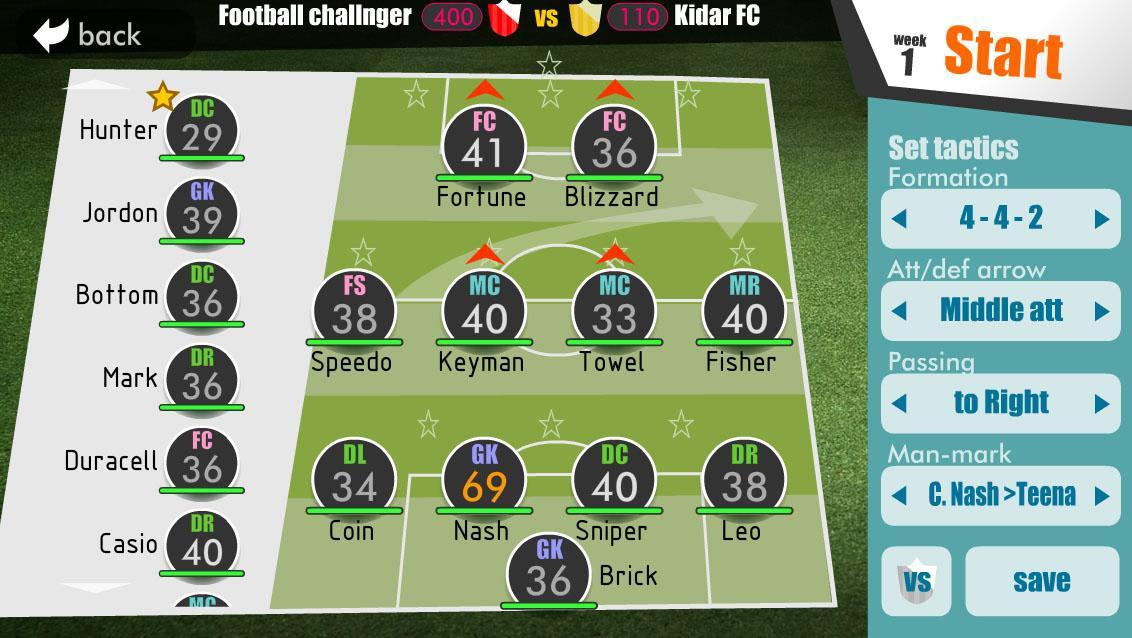Viewport: 1132px width, 638px height.
Task: Select right midfielder Fisher
Action: click(x=744, y=309)
